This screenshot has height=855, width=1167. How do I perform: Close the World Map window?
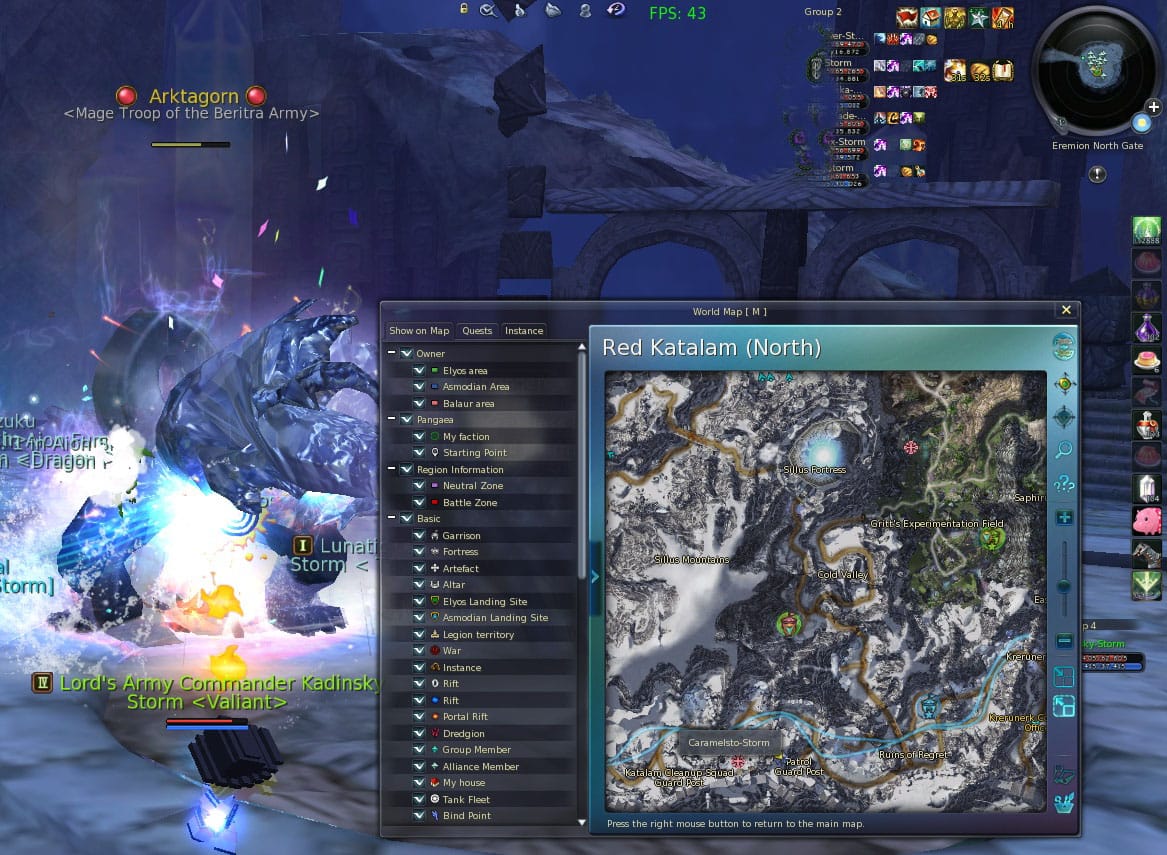tap(1066, 311)
